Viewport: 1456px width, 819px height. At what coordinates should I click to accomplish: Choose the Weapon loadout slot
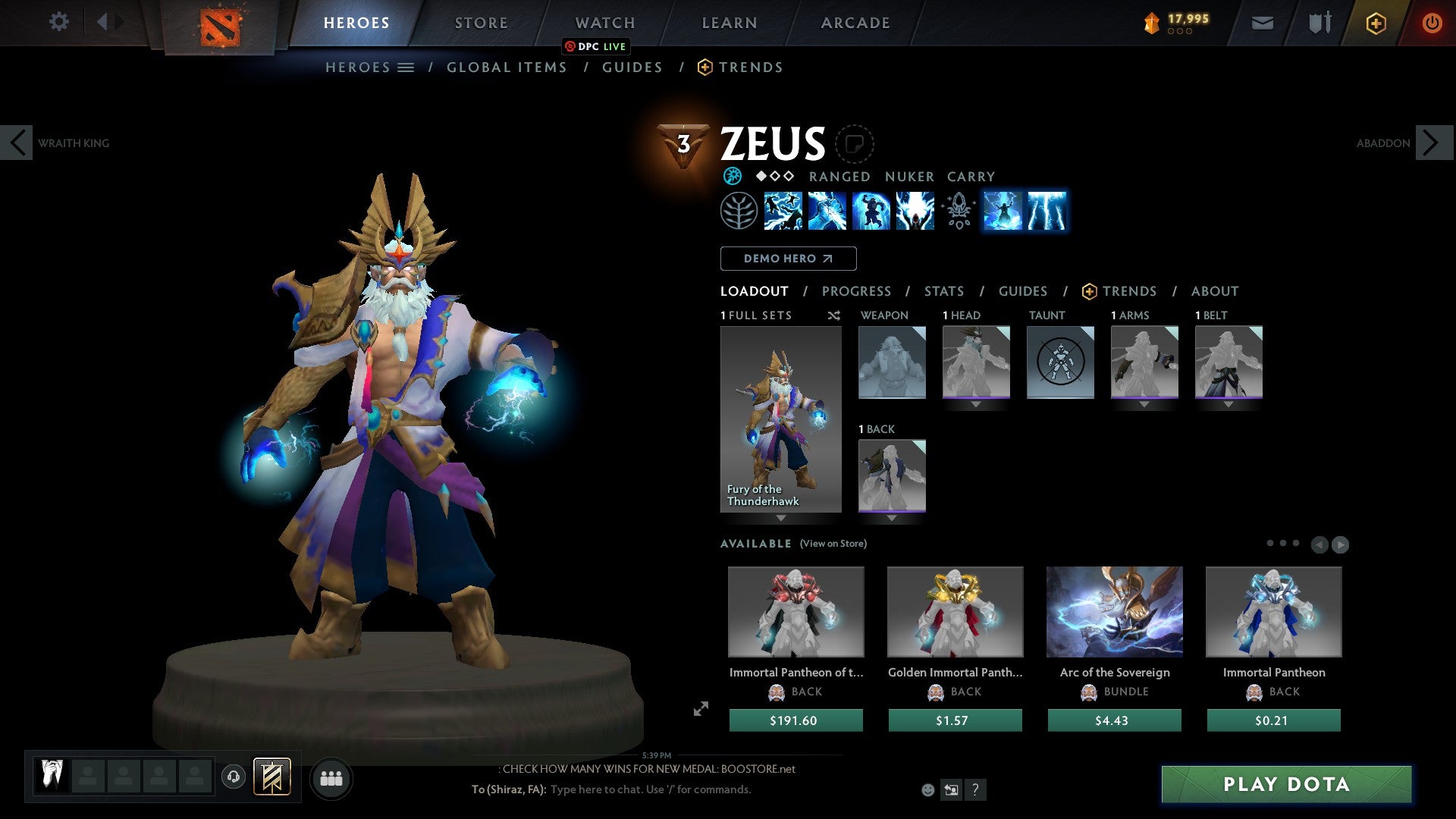(892, 362)
